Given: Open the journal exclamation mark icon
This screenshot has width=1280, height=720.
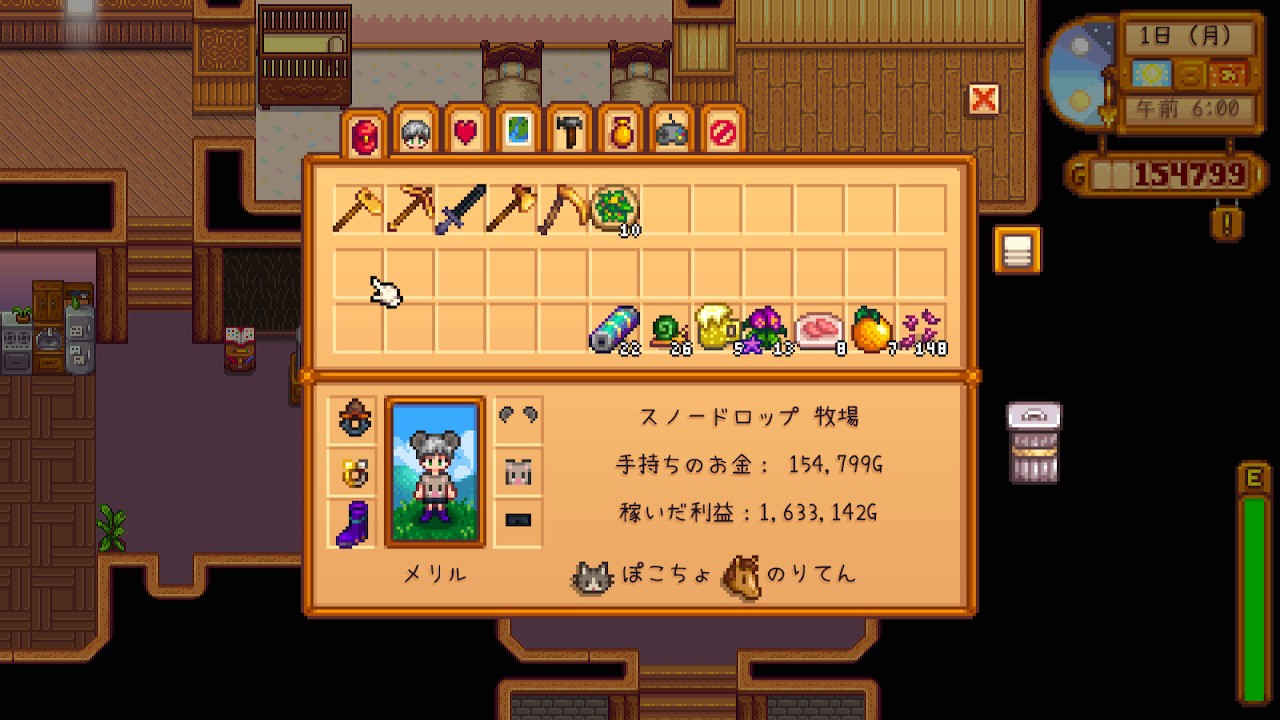Looking at the screenshot, I should click(1227, 221).
